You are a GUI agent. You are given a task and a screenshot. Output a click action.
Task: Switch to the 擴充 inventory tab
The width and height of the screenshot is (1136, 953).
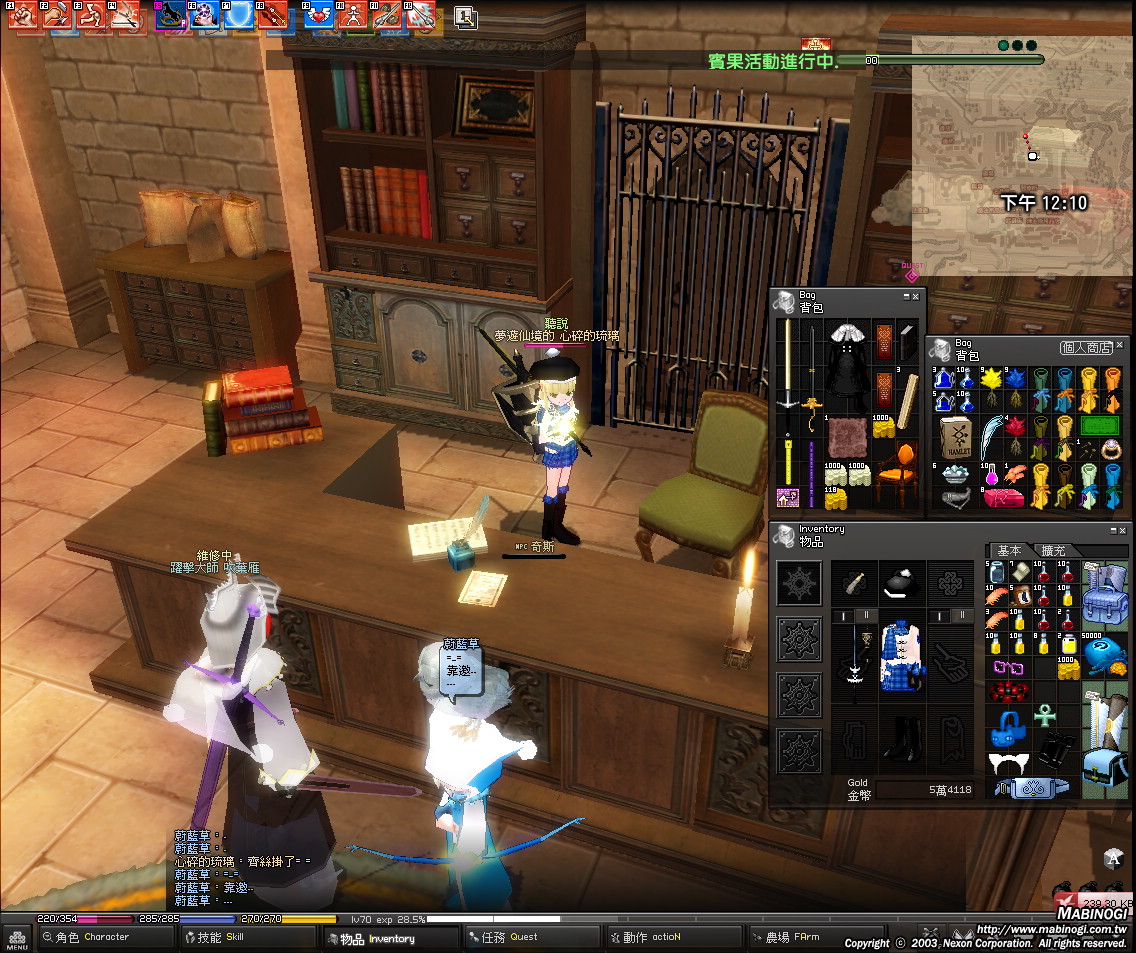coord(1053,551)
